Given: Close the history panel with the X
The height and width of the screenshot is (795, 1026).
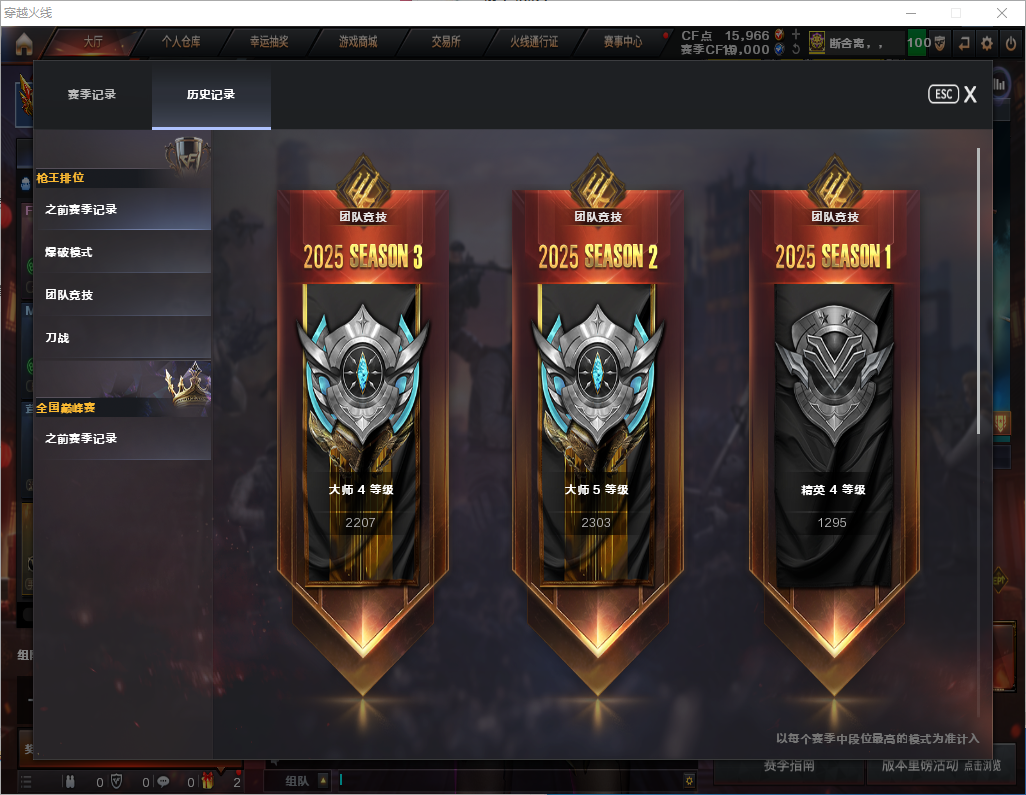Looking at the screenshot, I should pos(969,95).
